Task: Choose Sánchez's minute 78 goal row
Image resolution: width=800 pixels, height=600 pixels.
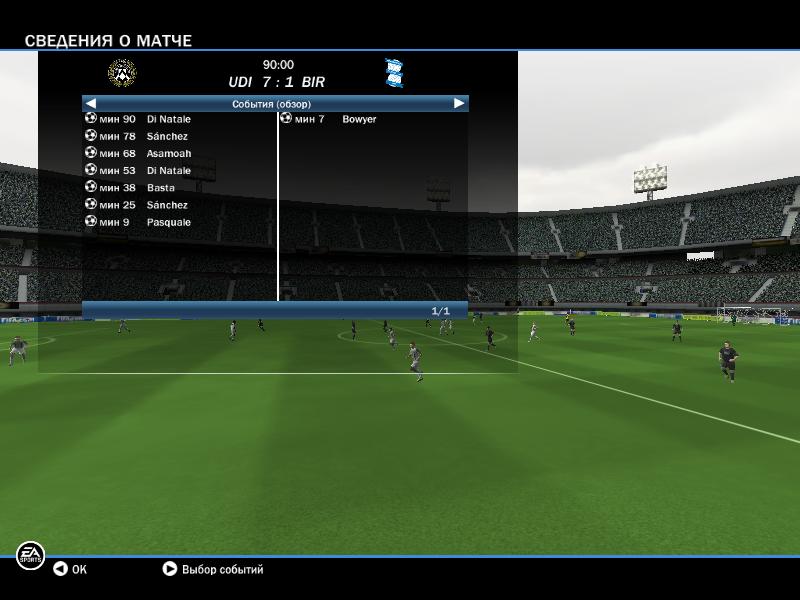Action: [166, 136]
